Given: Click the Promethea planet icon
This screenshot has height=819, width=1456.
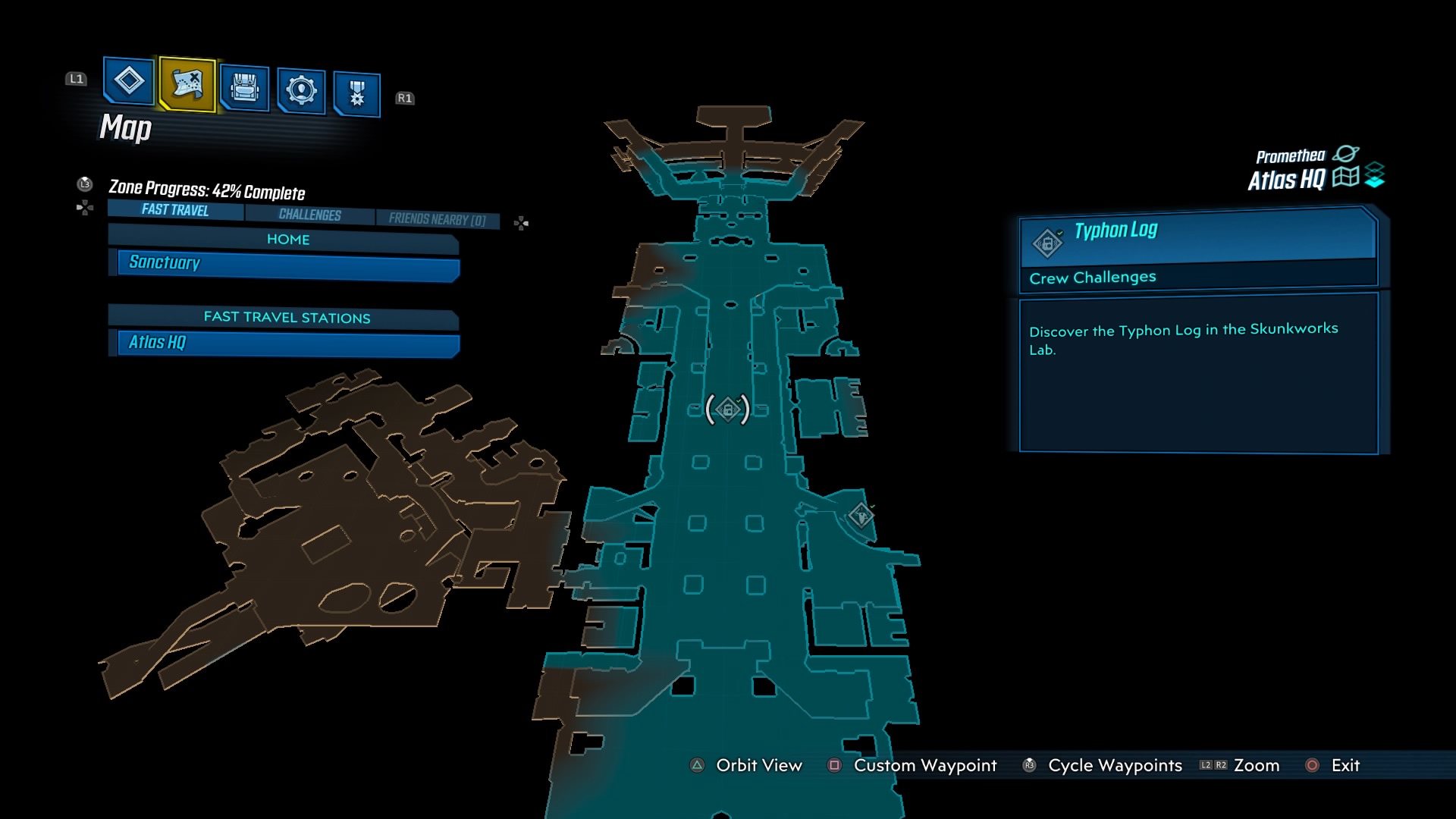Looking at the screenshot, I should click(x=1348, y=154).
